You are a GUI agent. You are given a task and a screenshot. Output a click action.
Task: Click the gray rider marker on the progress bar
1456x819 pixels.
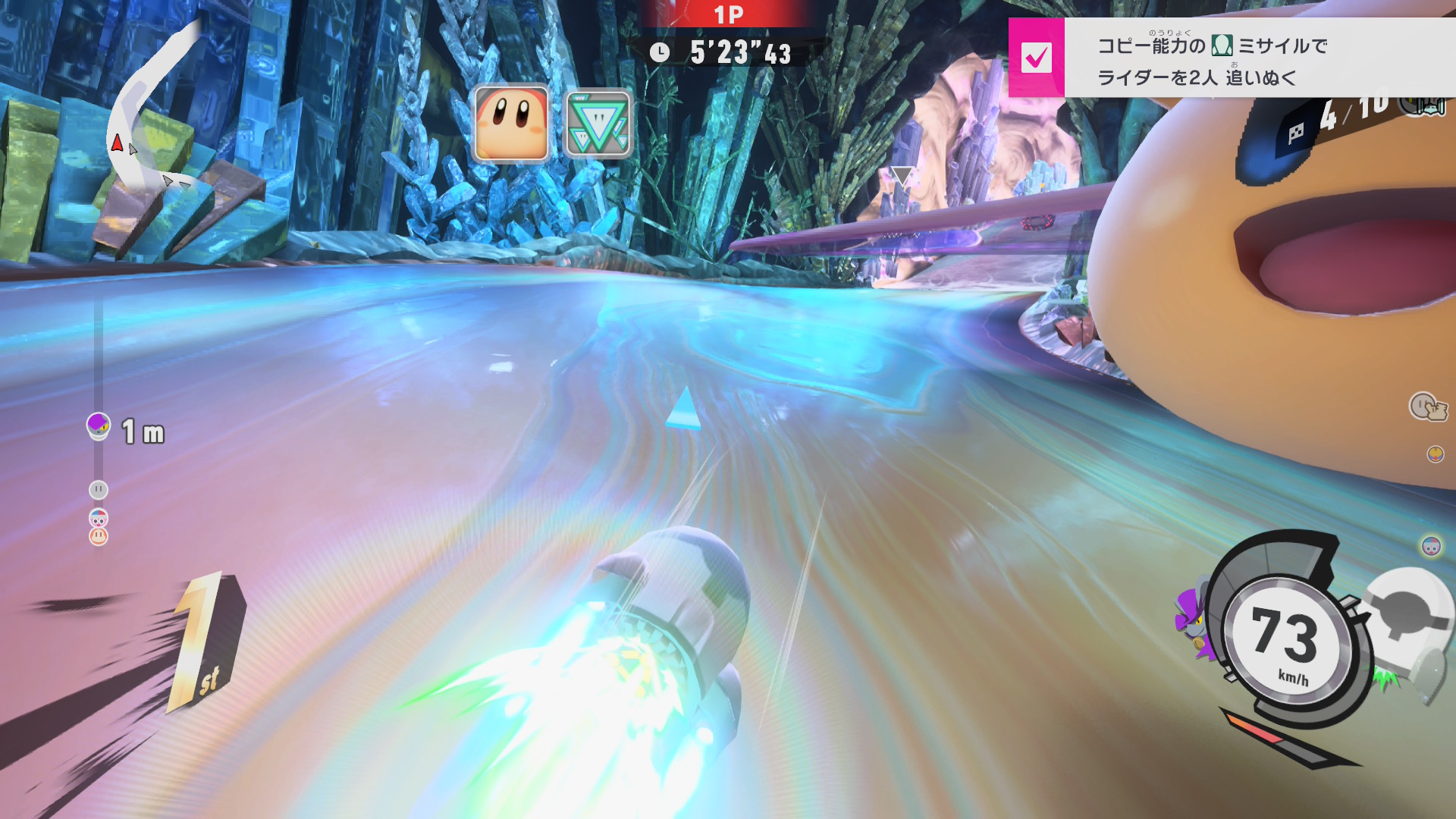[99, 490]
